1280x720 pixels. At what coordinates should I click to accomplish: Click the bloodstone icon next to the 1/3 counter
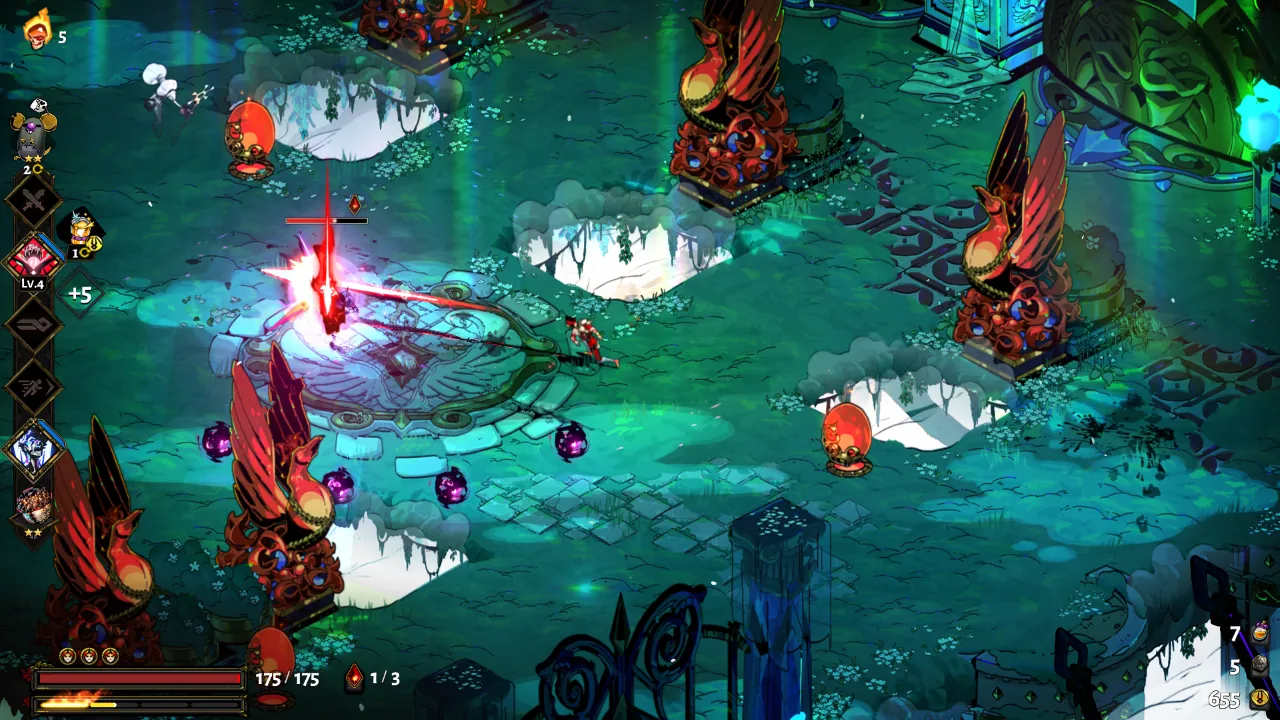pos(353,678)
